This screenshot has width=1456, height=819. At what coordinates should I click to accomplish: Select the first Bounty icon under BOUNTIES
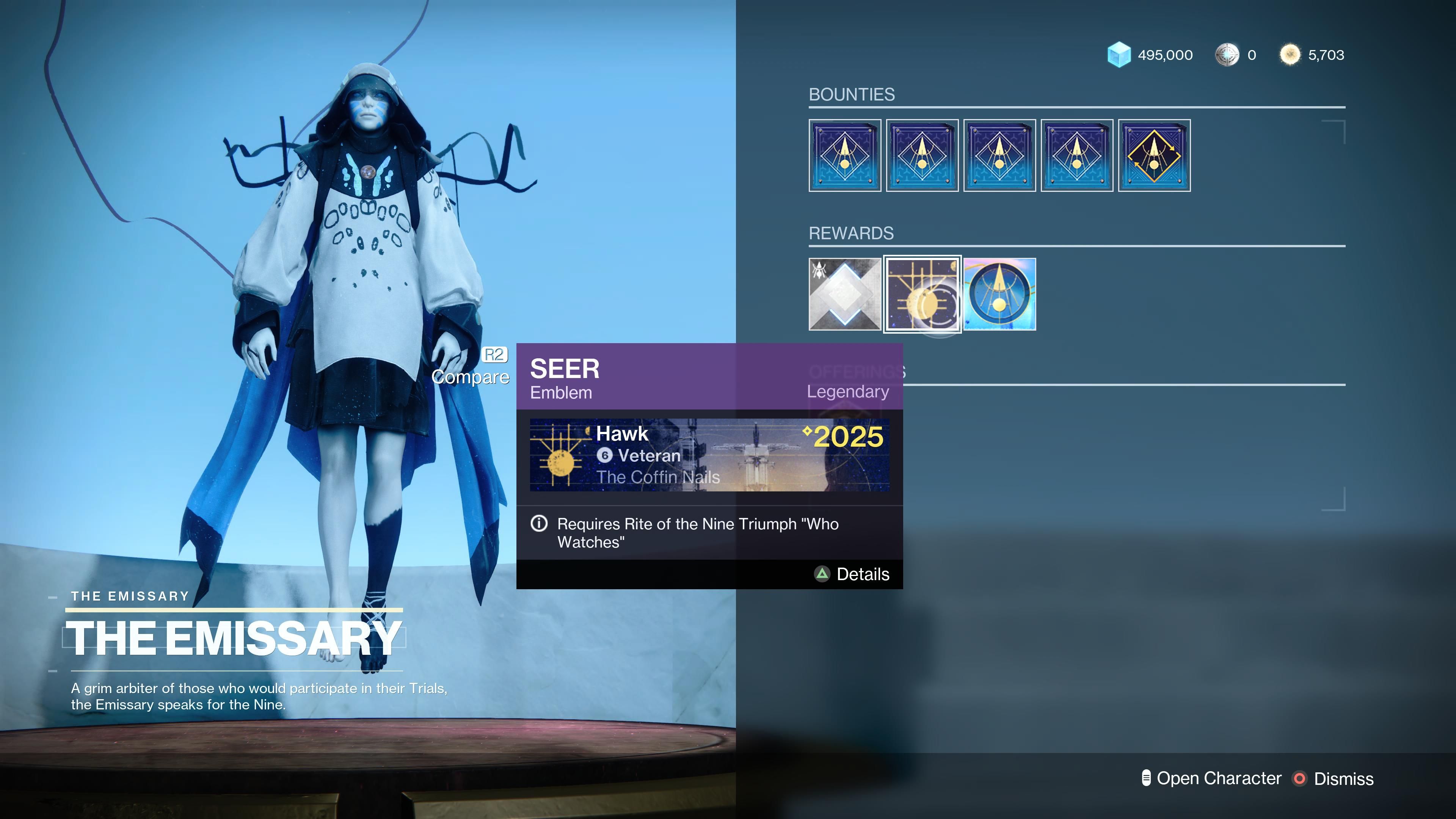(x=845, y=155)
